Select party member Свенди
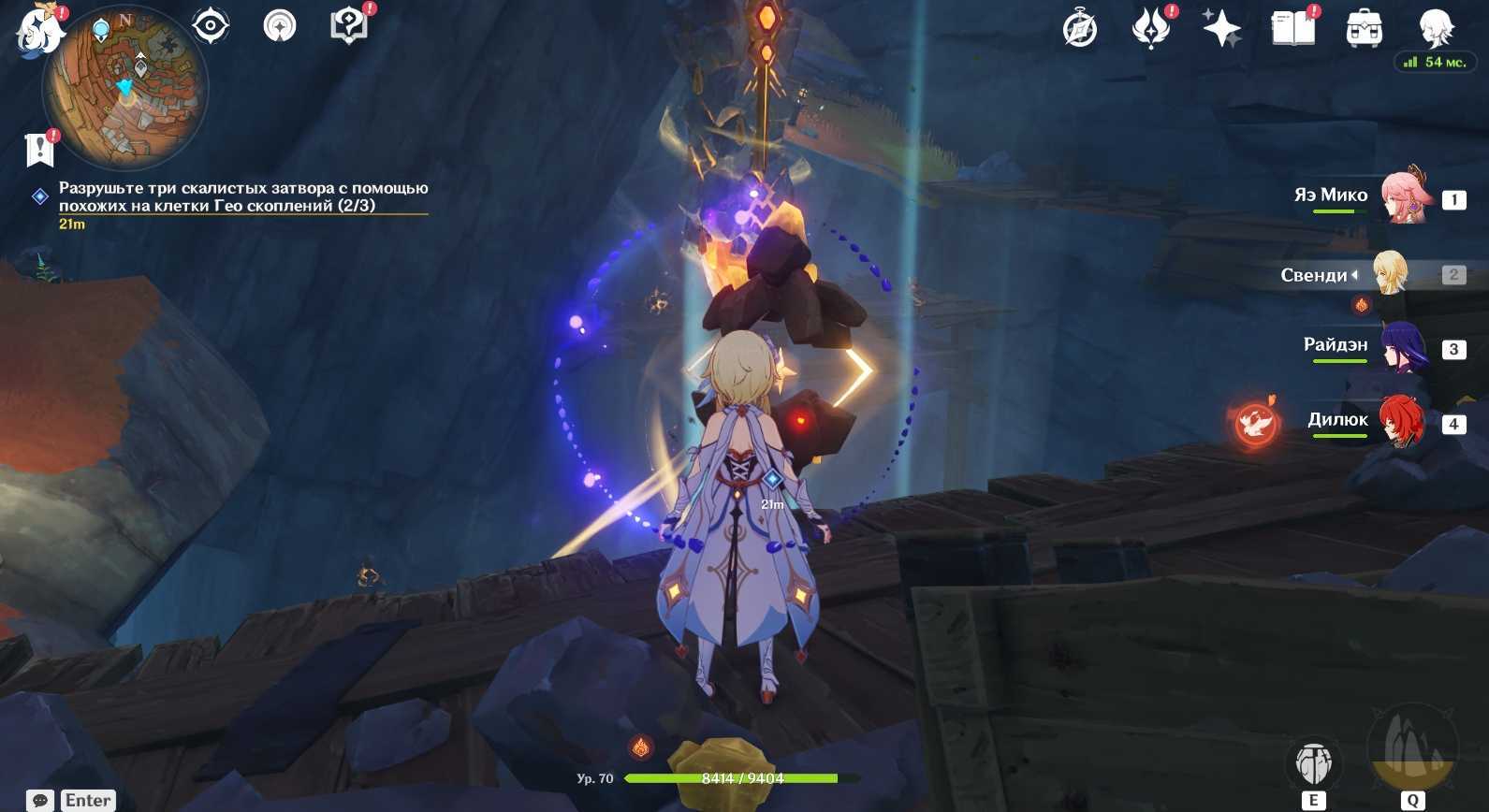This screenshot has height=812, width=1489. point(1390,273)
